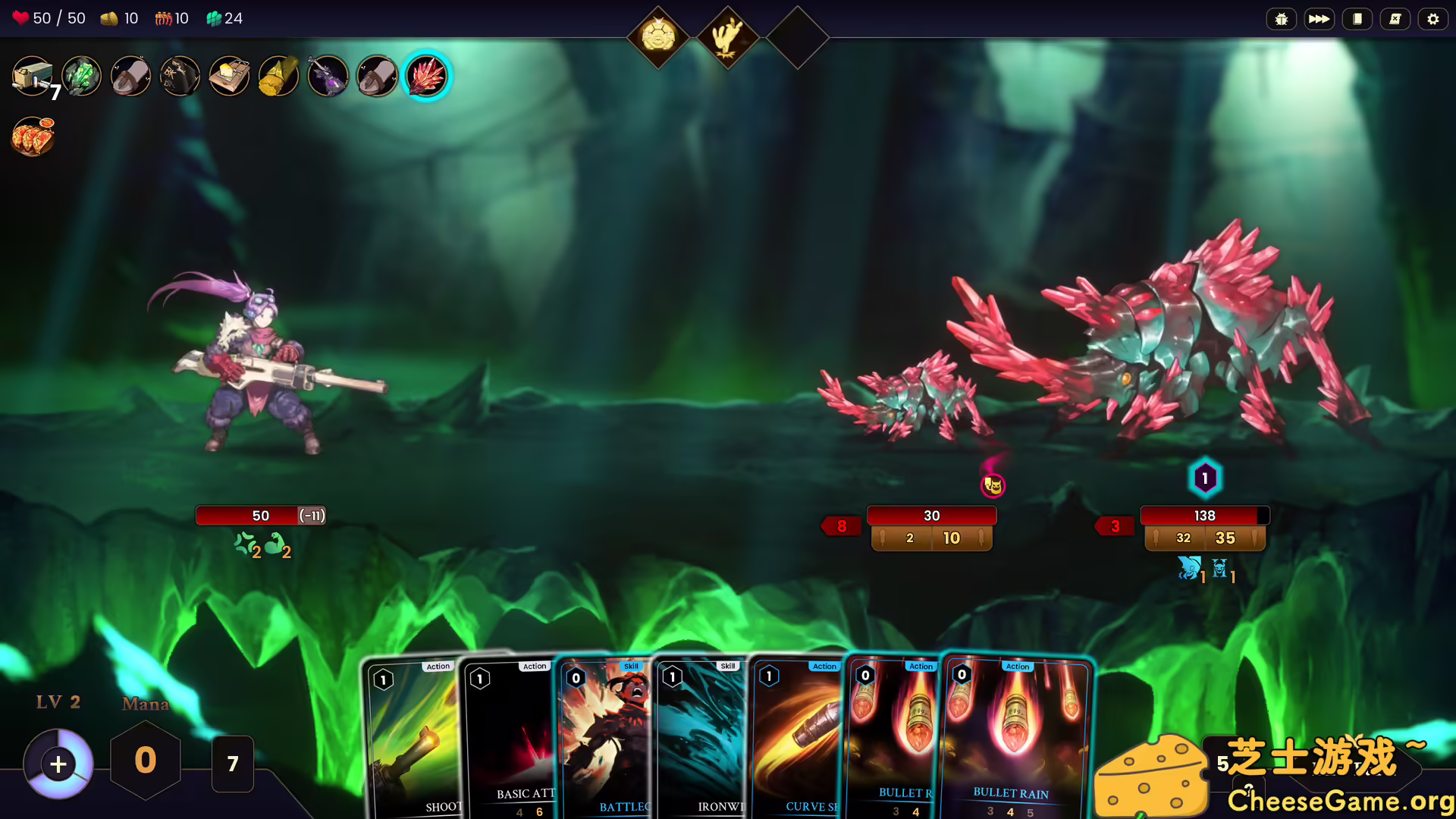Select the glowing red crystal relic

coord(425,76)
